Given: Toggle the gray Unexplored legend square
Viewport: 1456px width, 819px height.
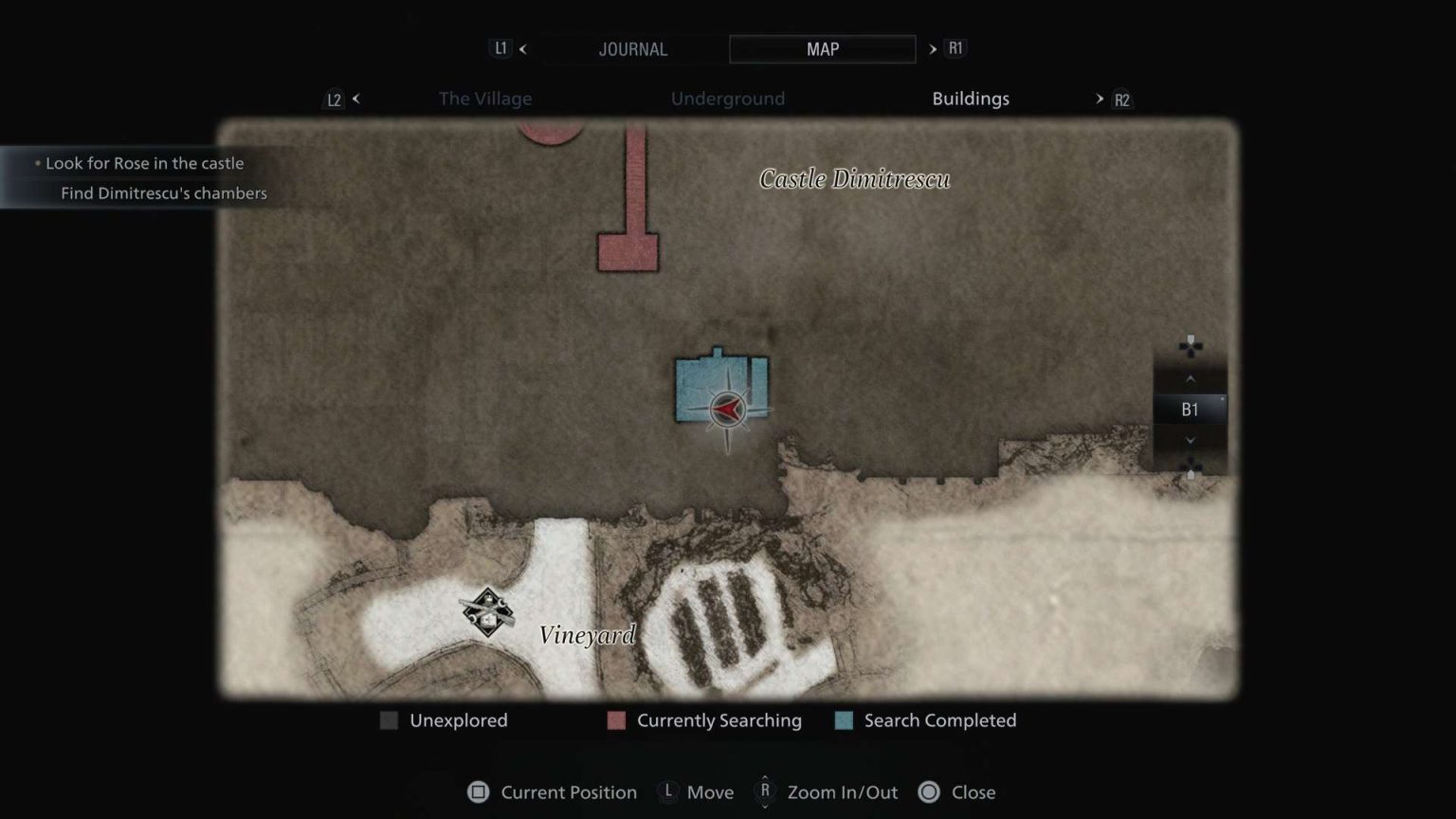Looking at the screenshot, I should pos(389,720).
